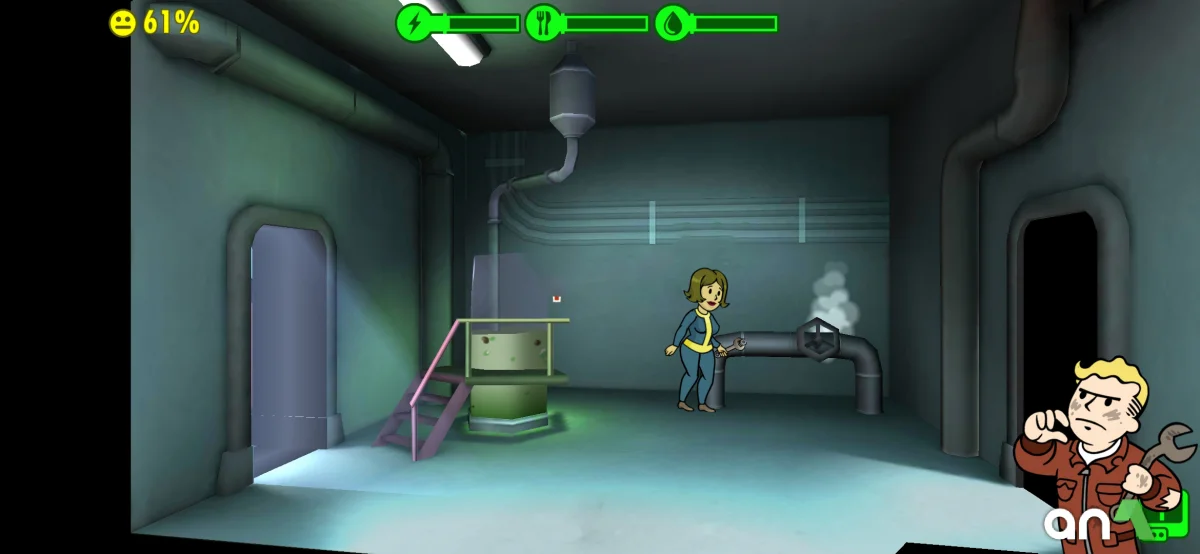Tap the water droplet resource icon
Screen dimensions: 1200x554
click(673, 23)
